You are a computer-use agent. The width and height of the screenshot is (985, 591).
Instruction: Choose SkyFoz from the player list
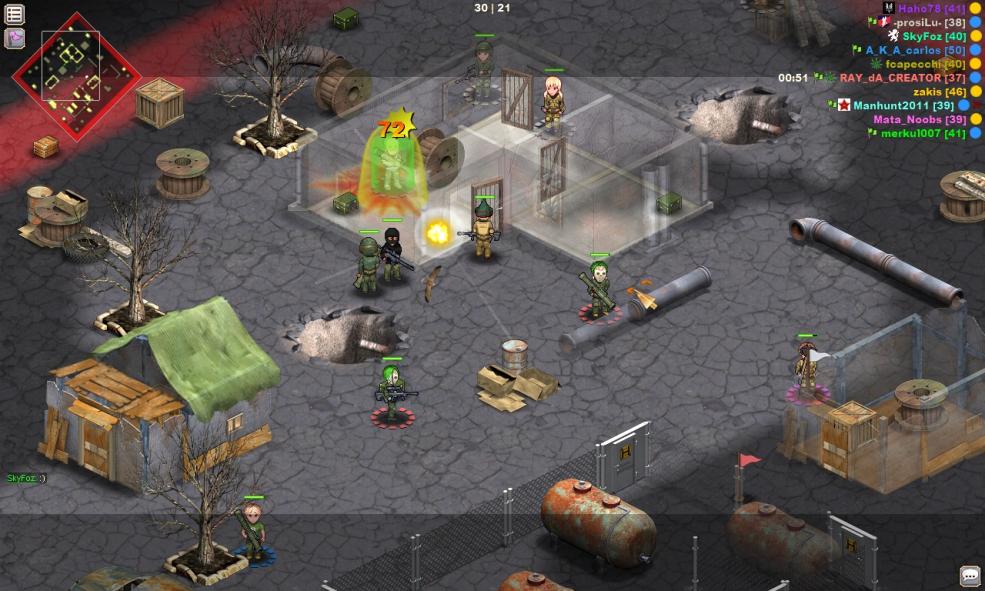coord(933,36)
